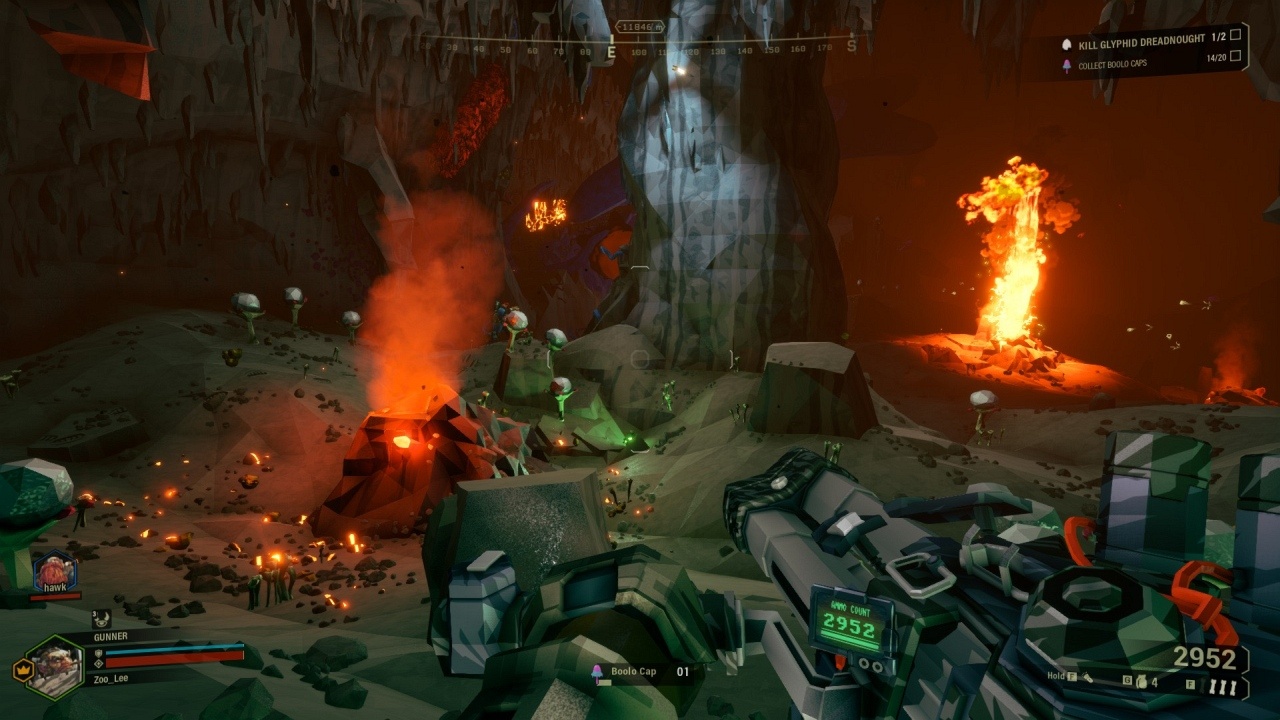Click the compass heading strip
This screenshot has height=720, width=1280.
click(640, 46)
